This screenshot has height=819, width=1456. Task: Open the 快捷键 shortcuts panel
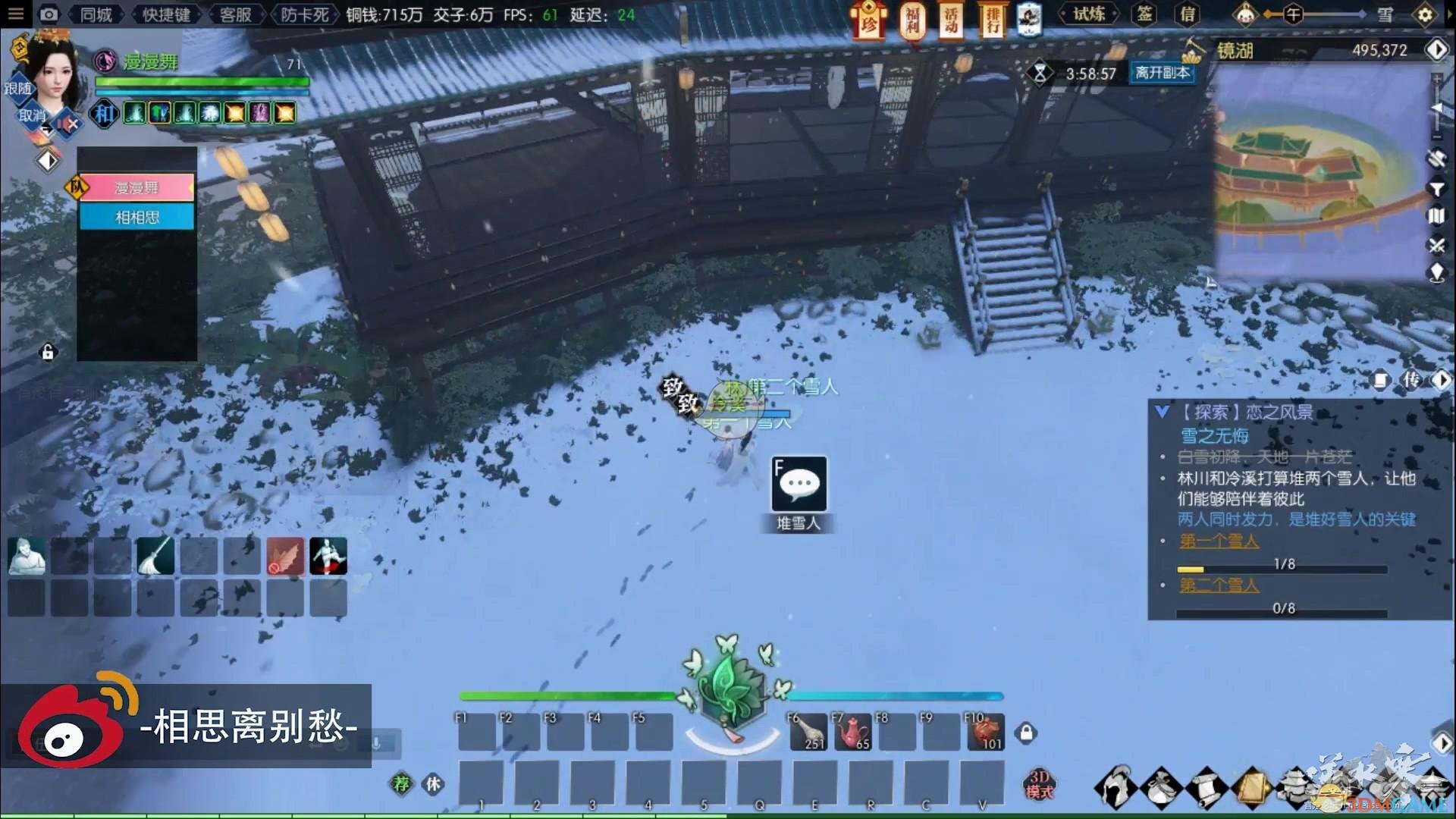tap(165, 14)
